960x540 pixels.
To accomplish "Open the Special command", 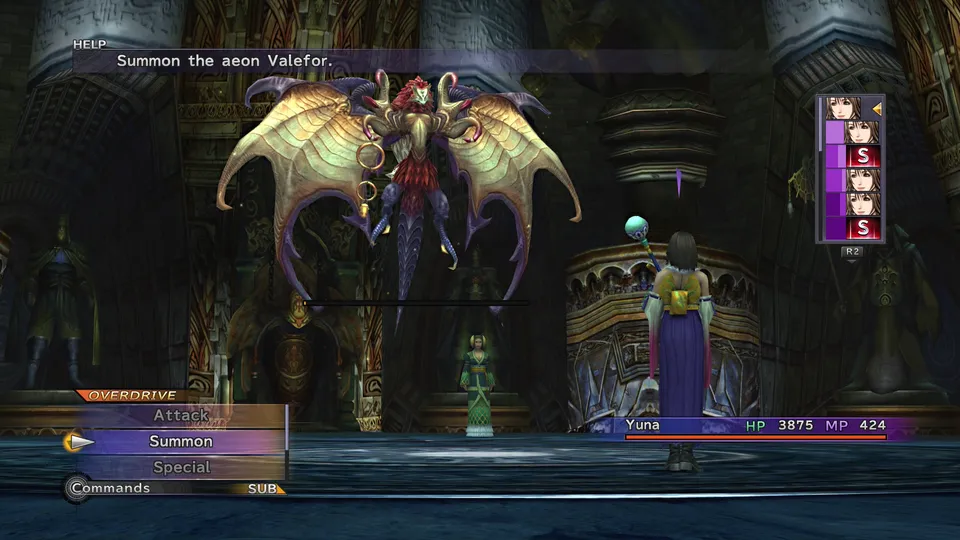I will [x=181, y=467].
